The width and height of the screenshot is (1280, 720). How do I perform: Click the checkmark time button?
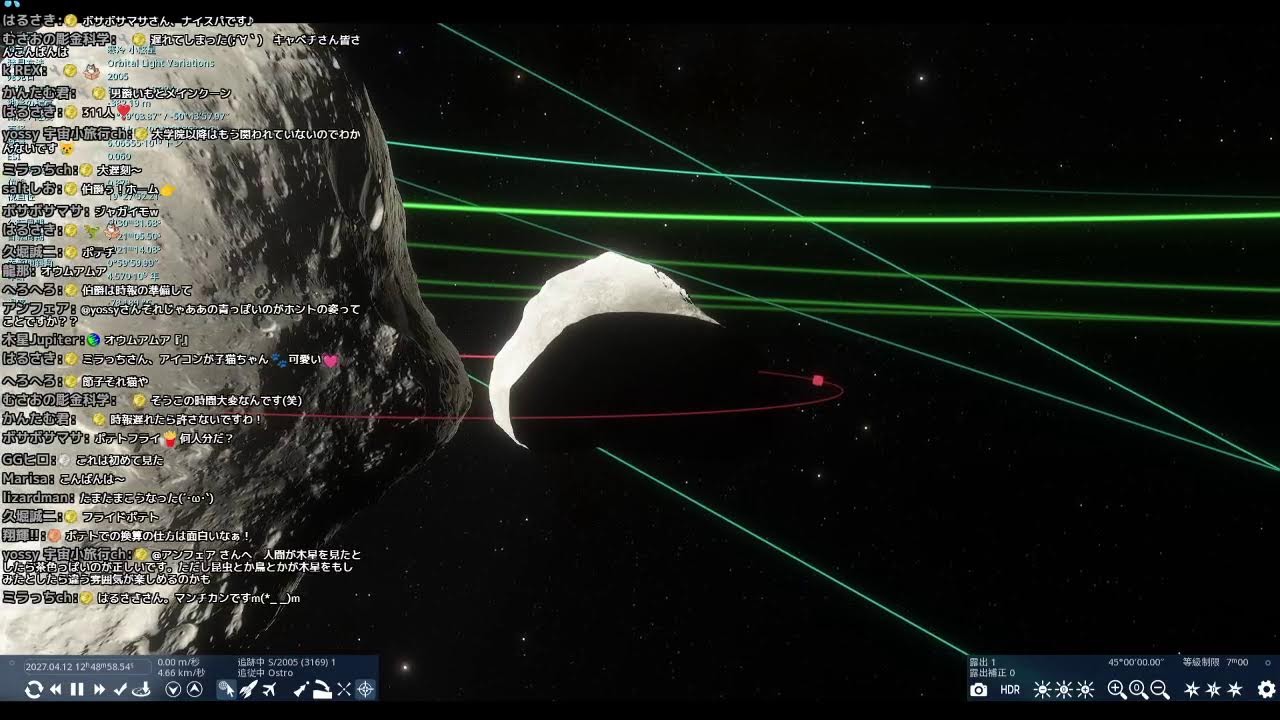tap(120, 689)
